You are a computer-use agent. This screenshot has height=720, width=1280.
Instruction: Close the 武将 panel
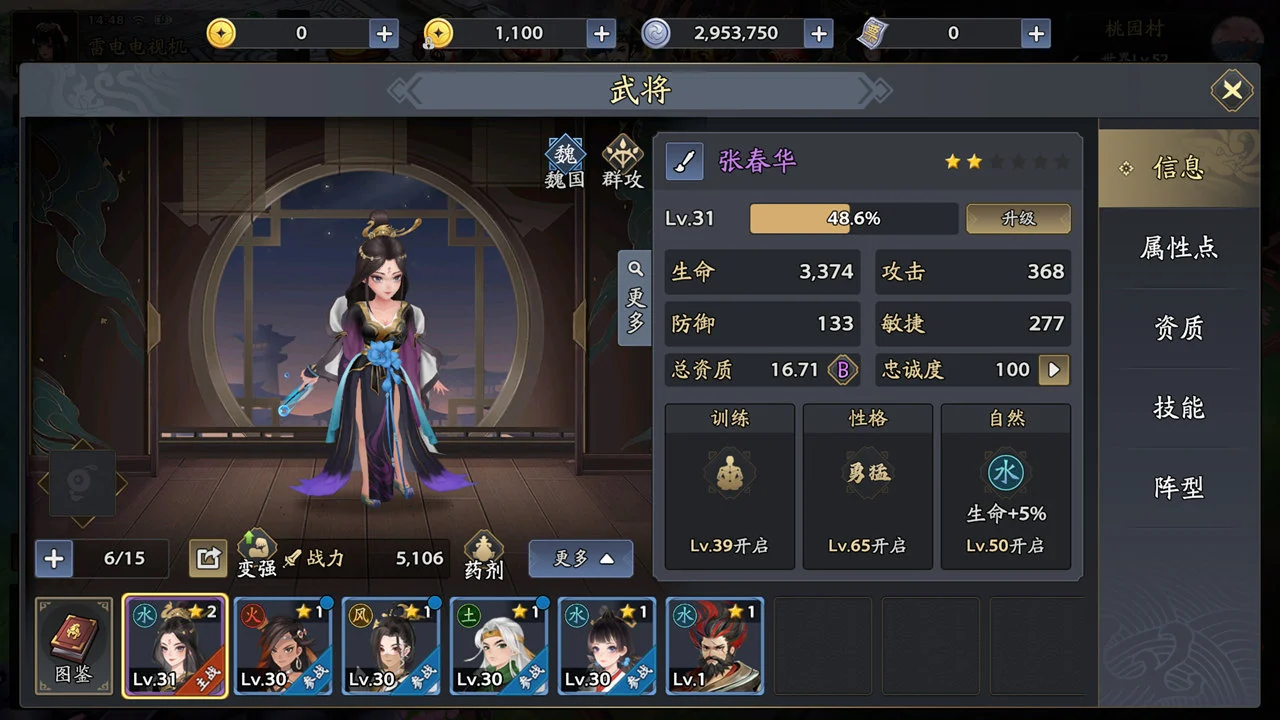[x=1232, y=91]
